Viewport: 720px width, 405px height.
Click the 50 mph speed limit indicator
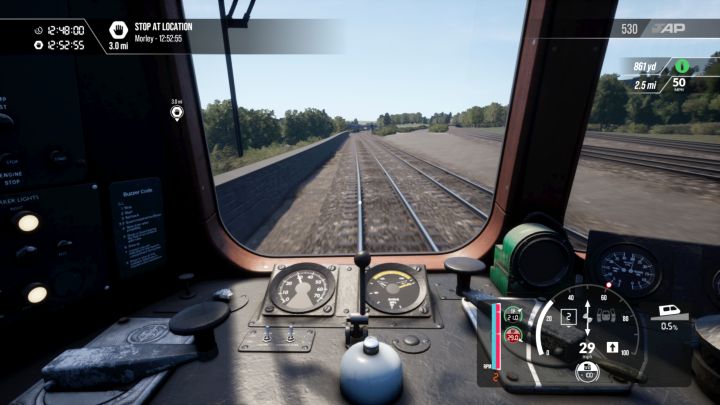click(x=679, y=84)
